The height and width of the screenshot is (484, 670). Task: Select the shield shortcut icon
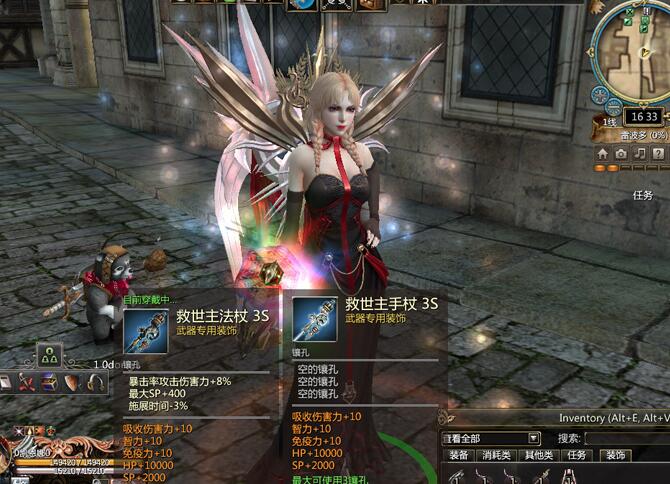pos(73,382)
